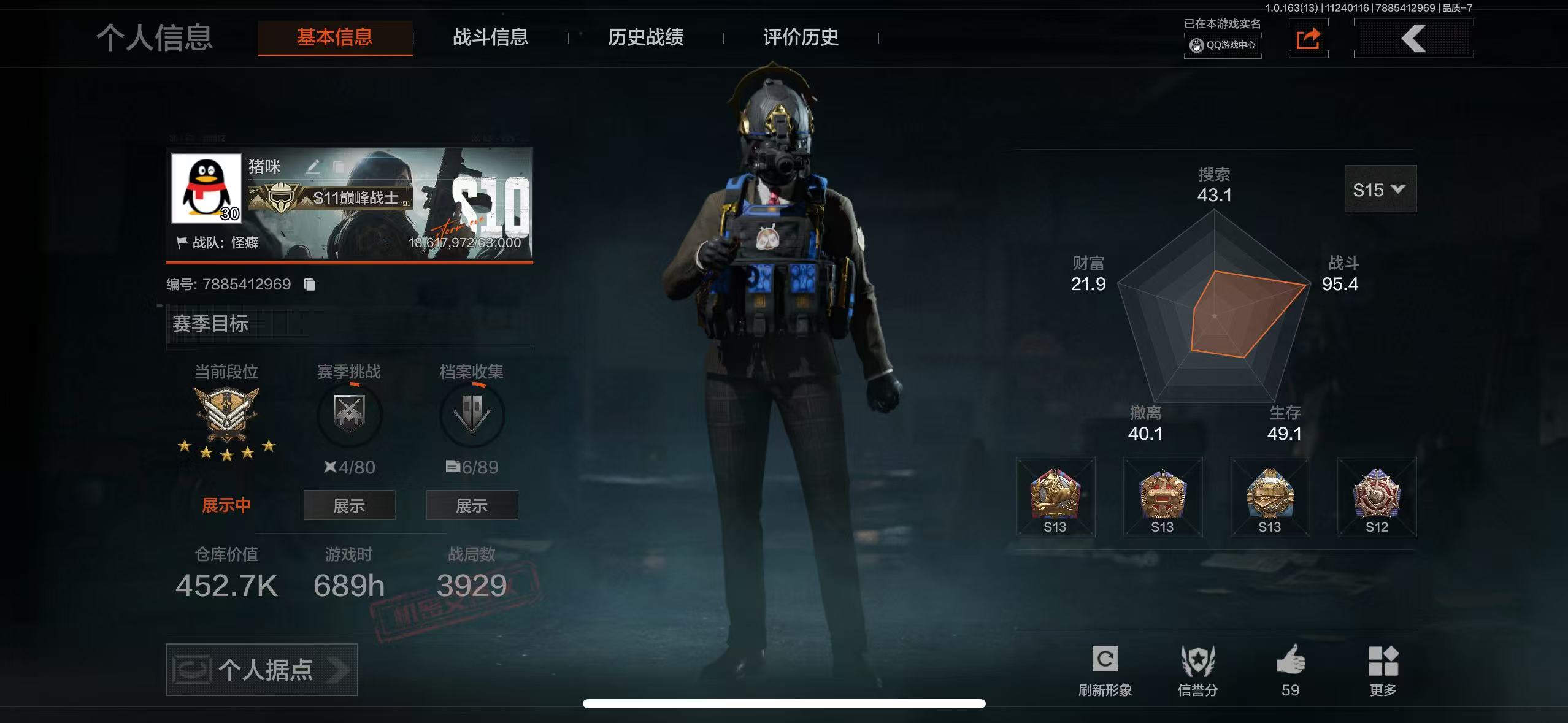Open 个人据点 personal base
The image size is (1568, 723).
click(262, 669)
